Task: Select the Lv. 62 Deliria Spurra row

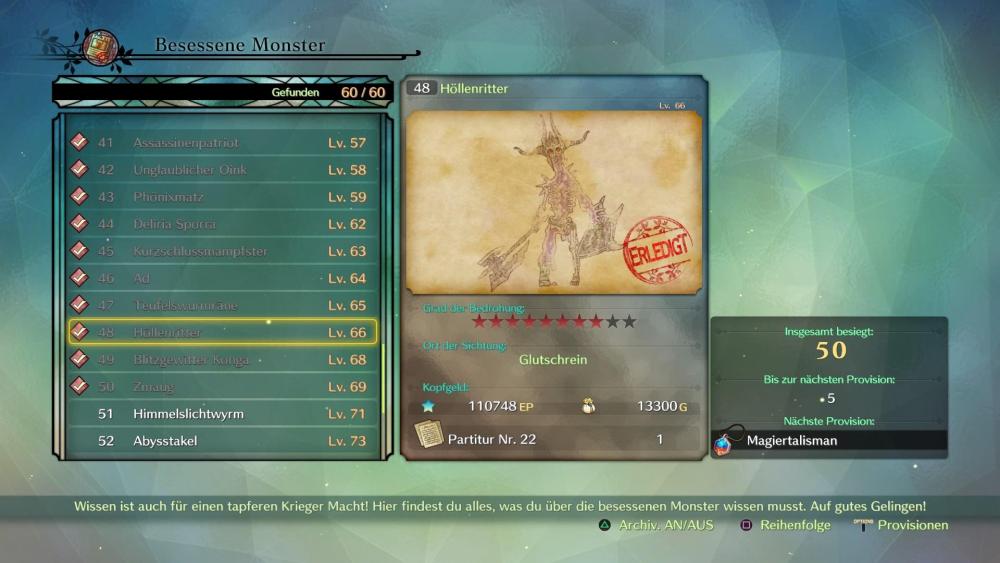Action: pyautogui.click(x=222, y=224)
